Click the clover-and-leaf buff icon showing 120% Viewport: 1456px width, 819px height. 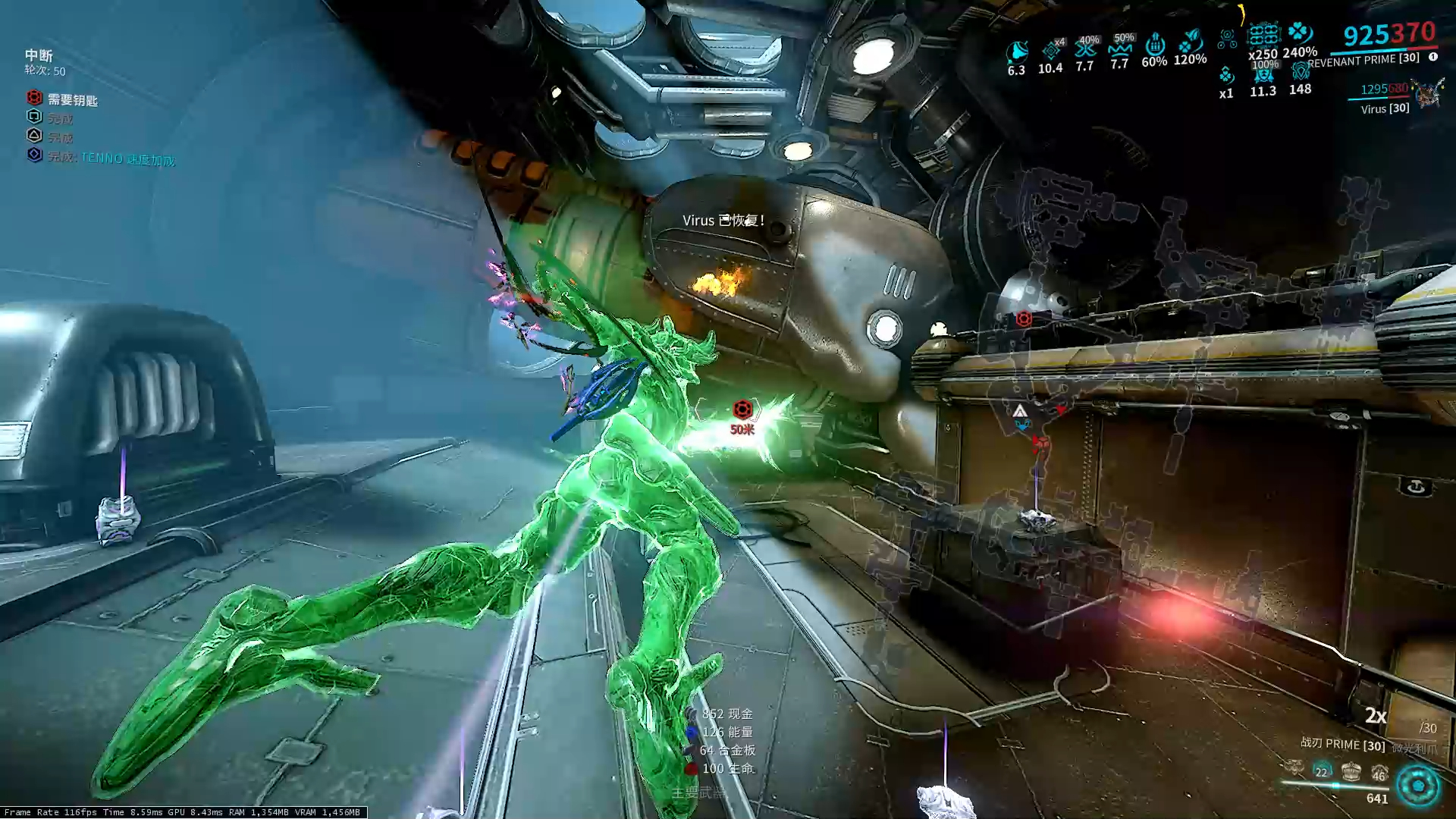[x=1191, y=41]
